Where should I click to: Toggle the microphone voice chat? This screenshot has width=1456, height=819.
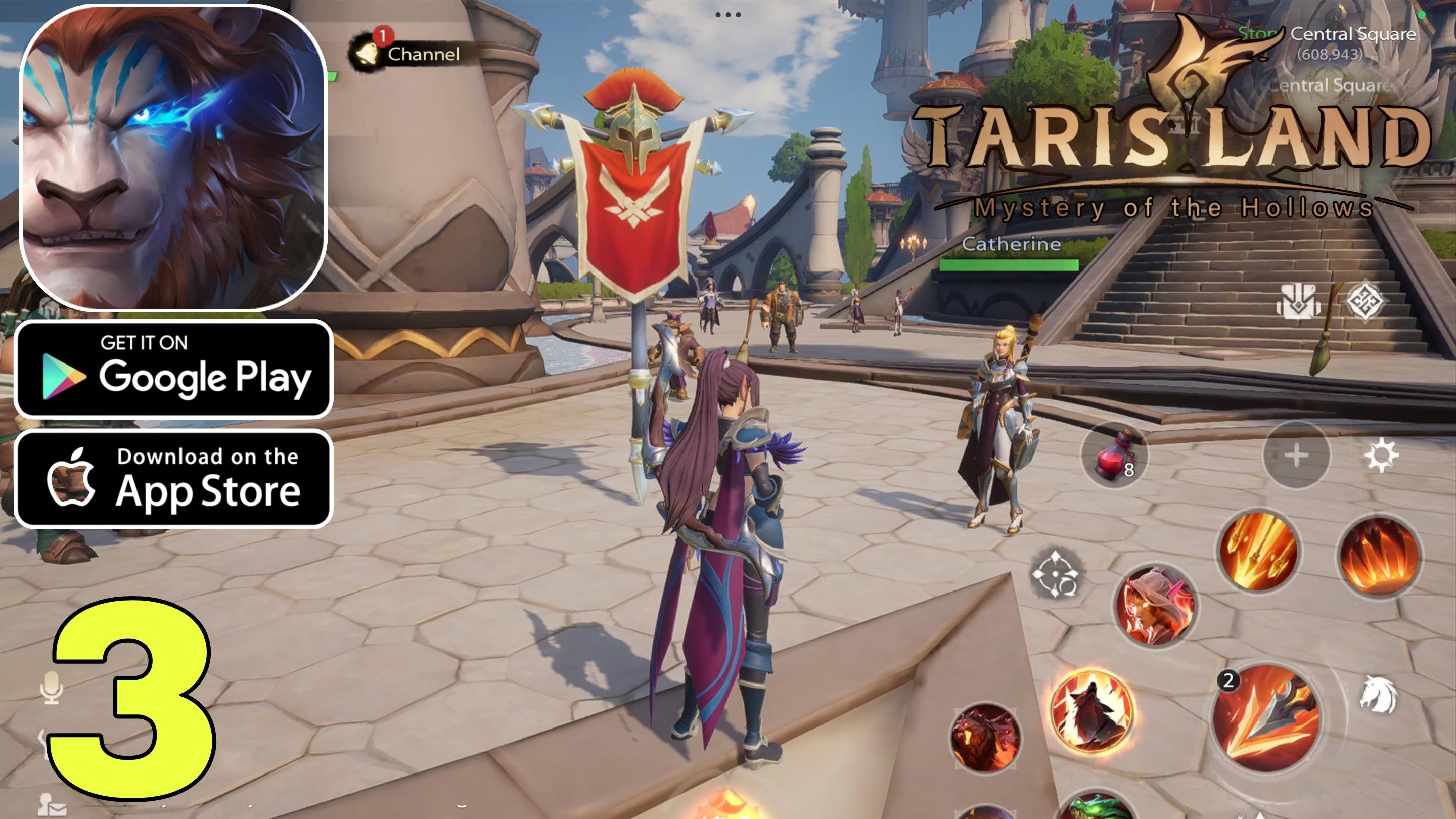click(52, 688)
